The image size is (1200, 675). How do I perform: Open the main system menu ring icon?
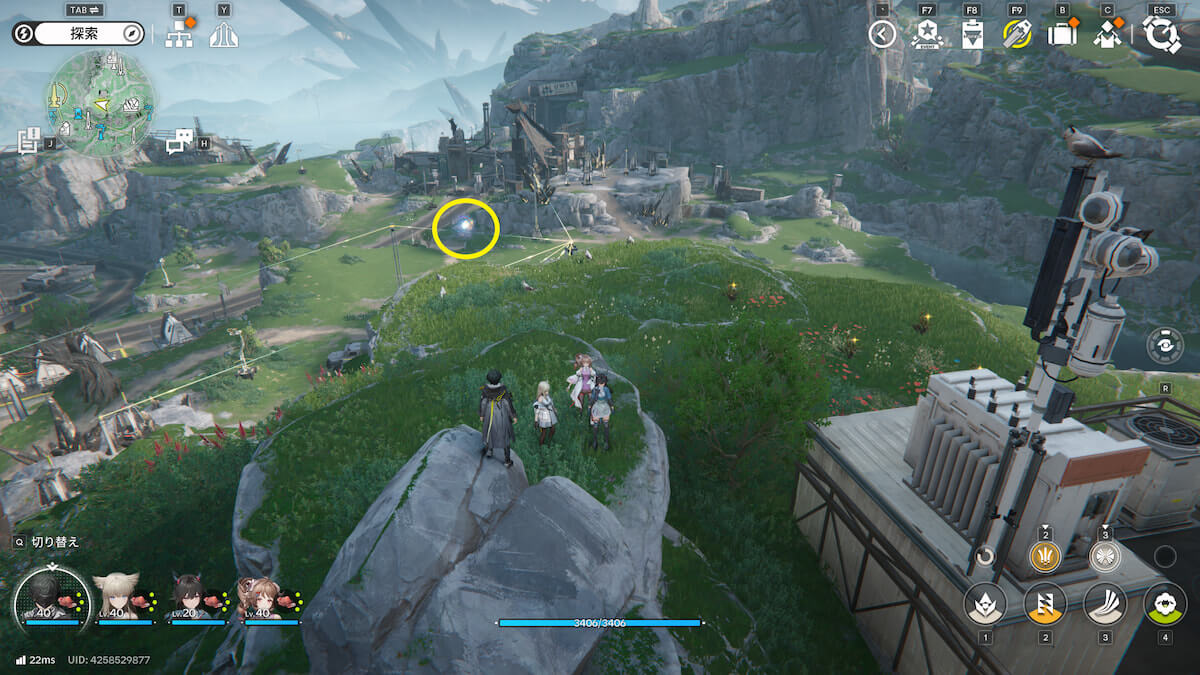[x=1161, y=35]
